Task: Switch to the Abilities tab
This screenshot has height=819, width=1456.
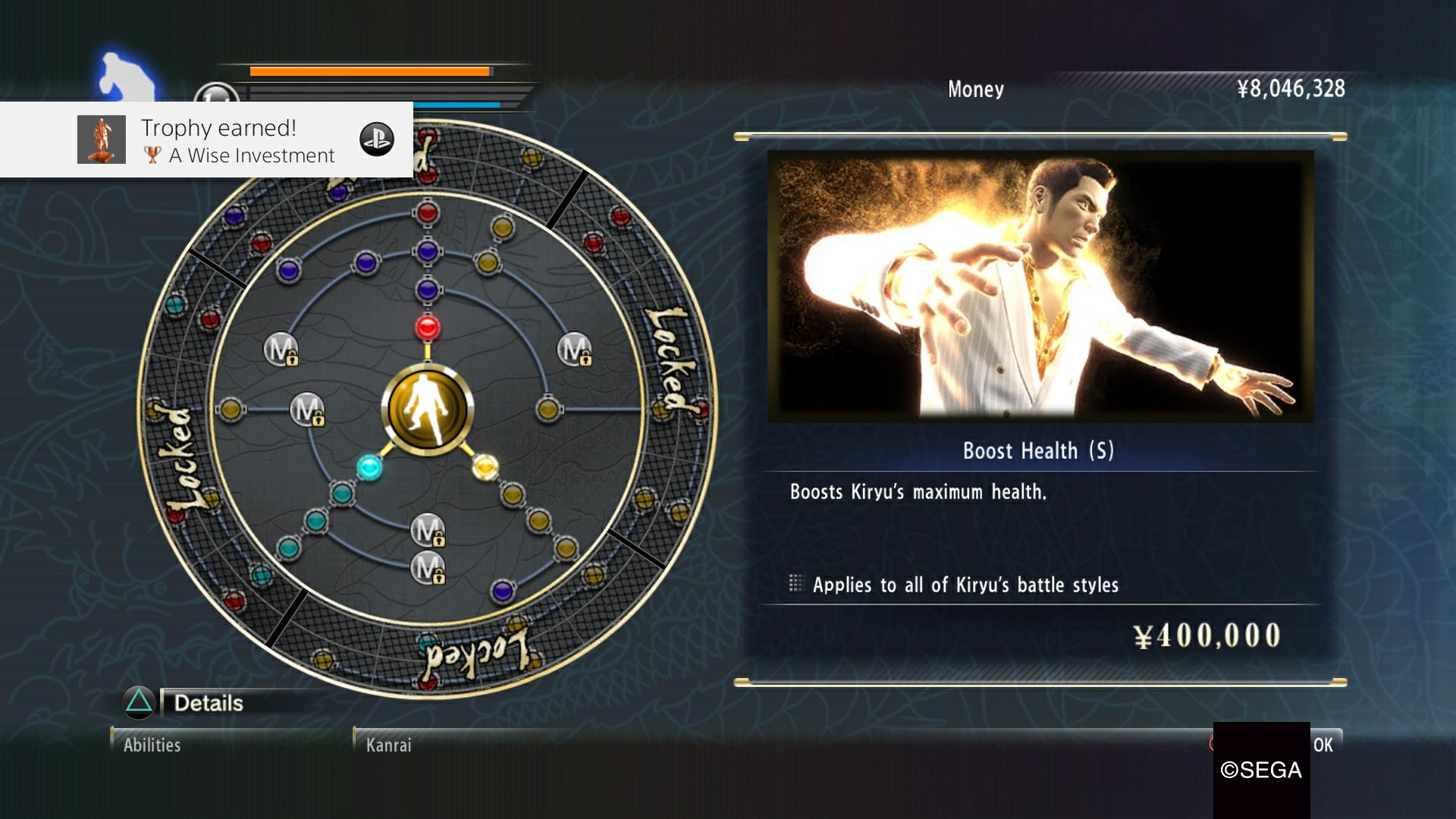Action: tap(152, 745)
